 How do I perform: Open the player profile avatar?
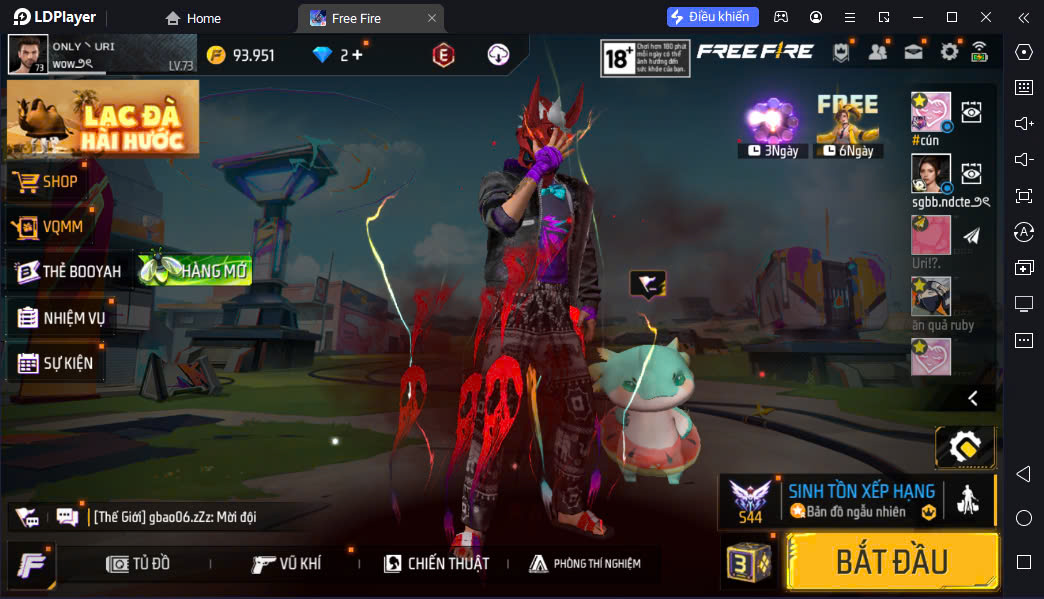(28, 54)
